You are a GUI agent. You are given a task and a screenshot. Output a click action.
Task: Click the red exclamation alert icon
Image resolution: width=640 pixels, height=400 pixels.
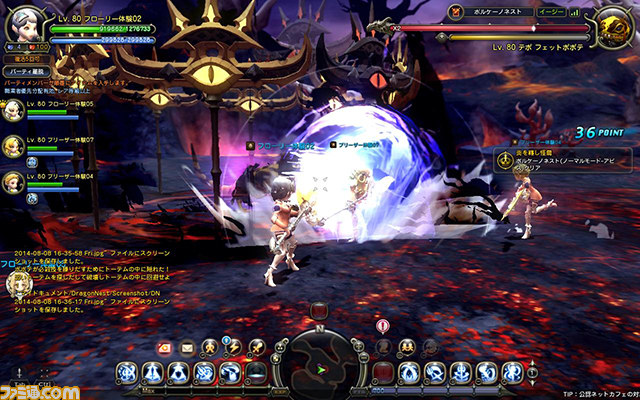pos(383,326)
